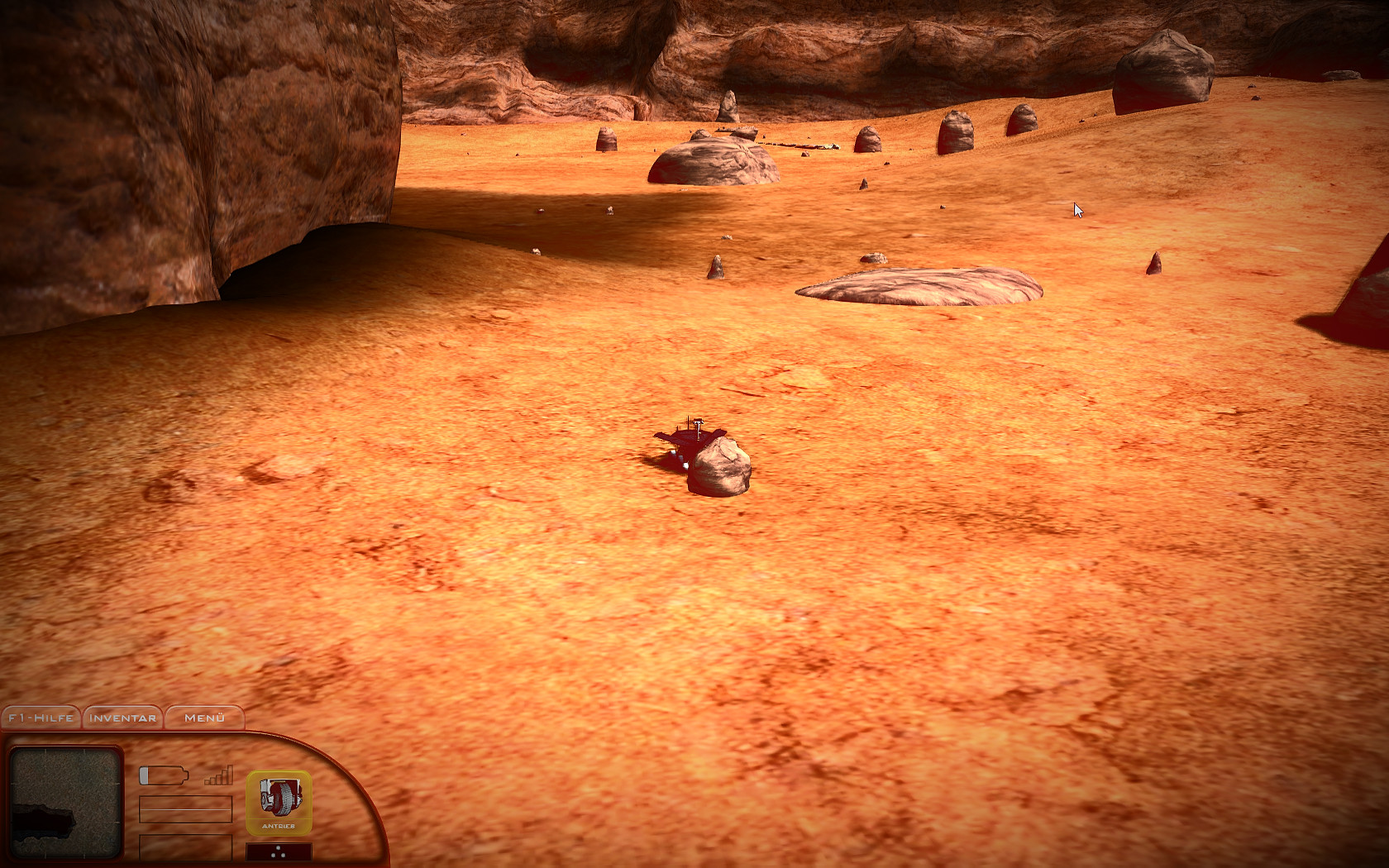Open F1-Hilfe for help
The height and width of the screenshot is (868, 1389).
coord(40,718)
